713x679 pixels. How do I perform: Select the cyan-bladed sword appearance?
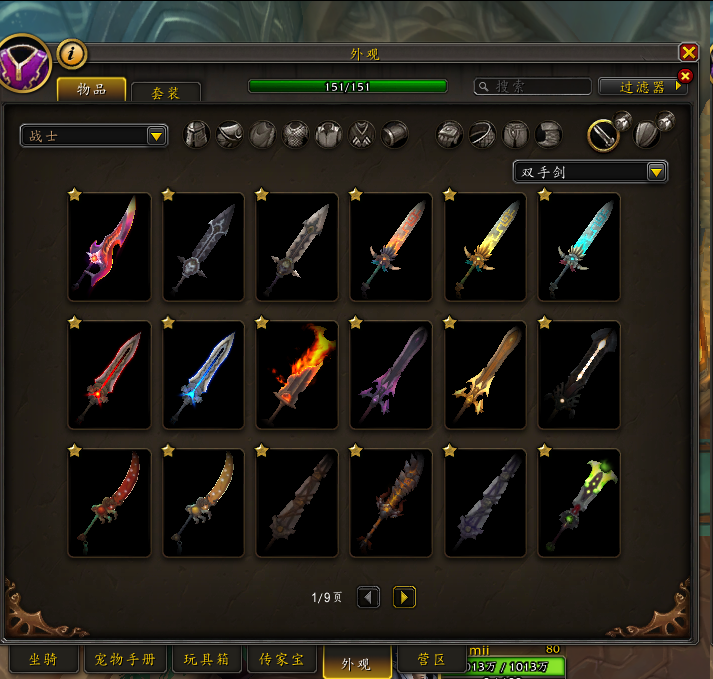[x=579, y=246]
